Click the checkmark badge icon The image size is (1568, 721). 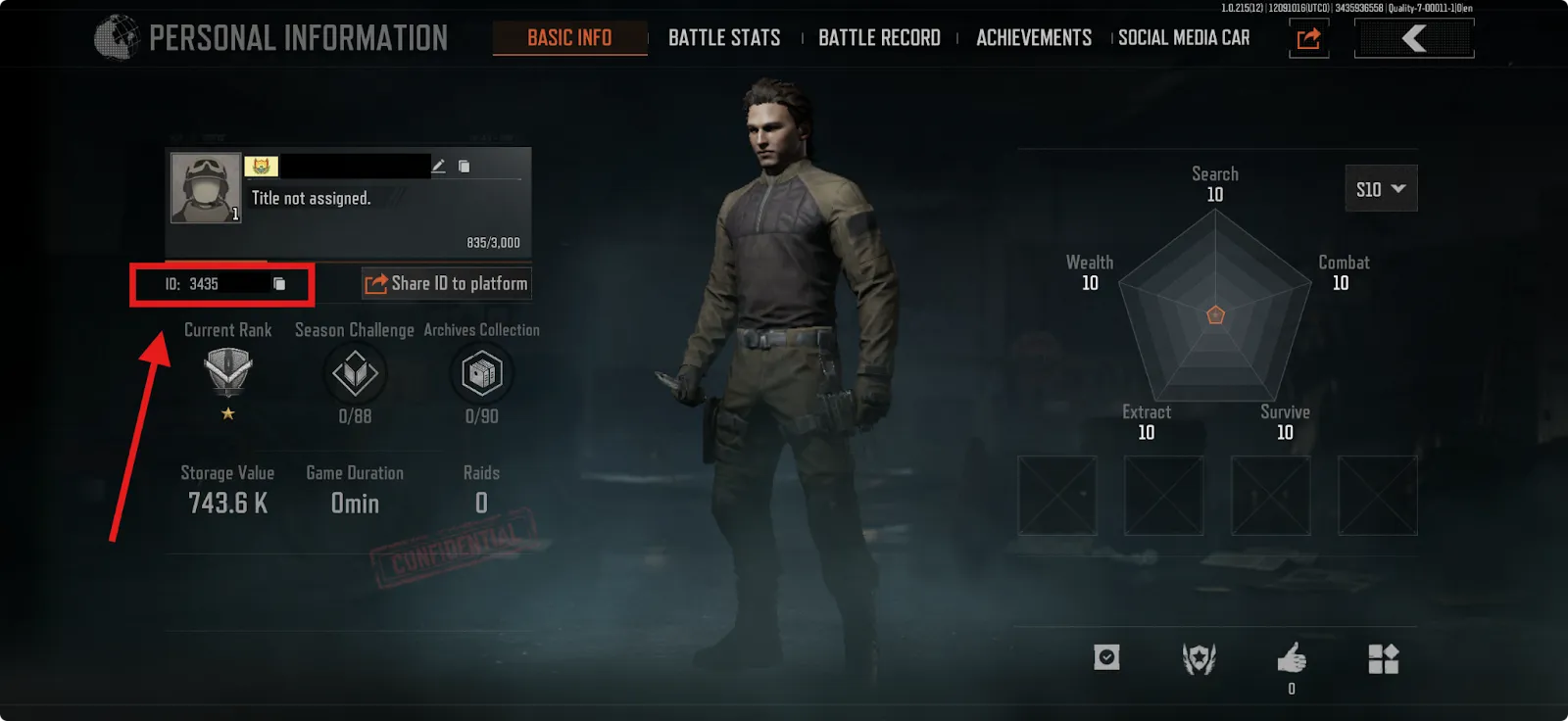coord(1106,657)
